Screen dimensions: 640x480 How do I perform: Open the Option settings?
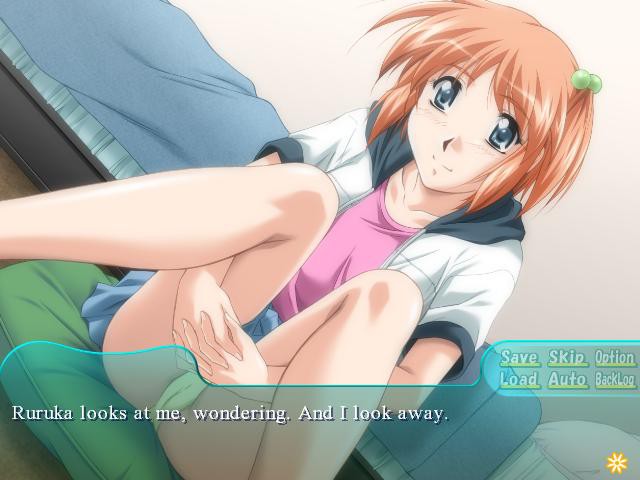[x=614, y=357]
